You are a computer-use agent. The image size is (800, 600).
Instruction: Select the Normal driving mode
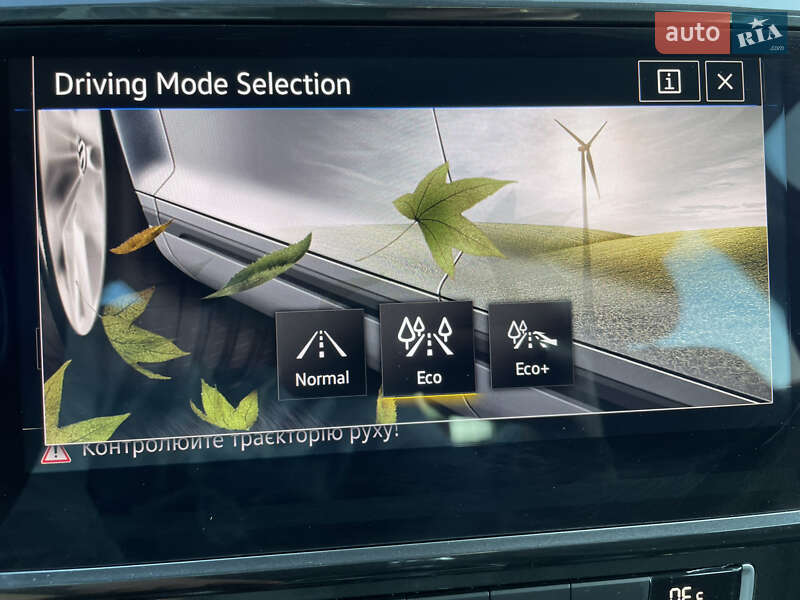tap(321, 354)
